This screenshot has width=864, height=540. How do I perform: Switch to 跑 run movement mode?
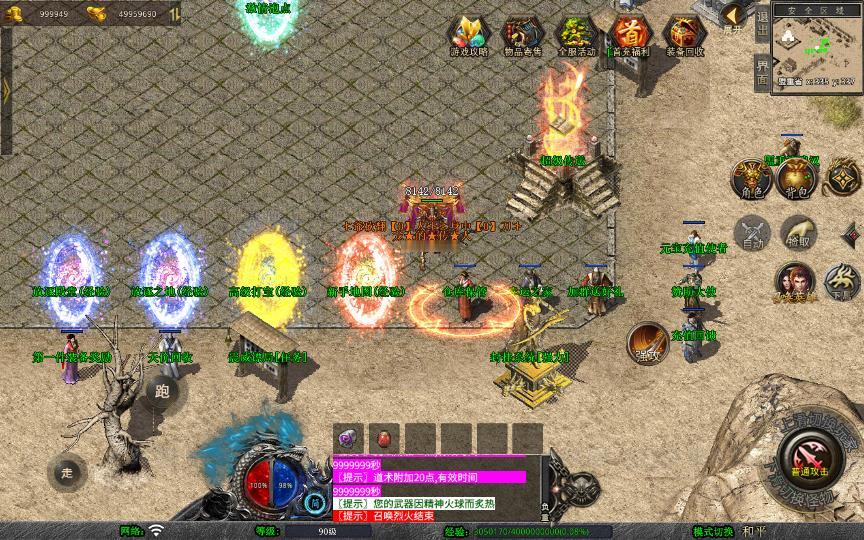point(163,391)
